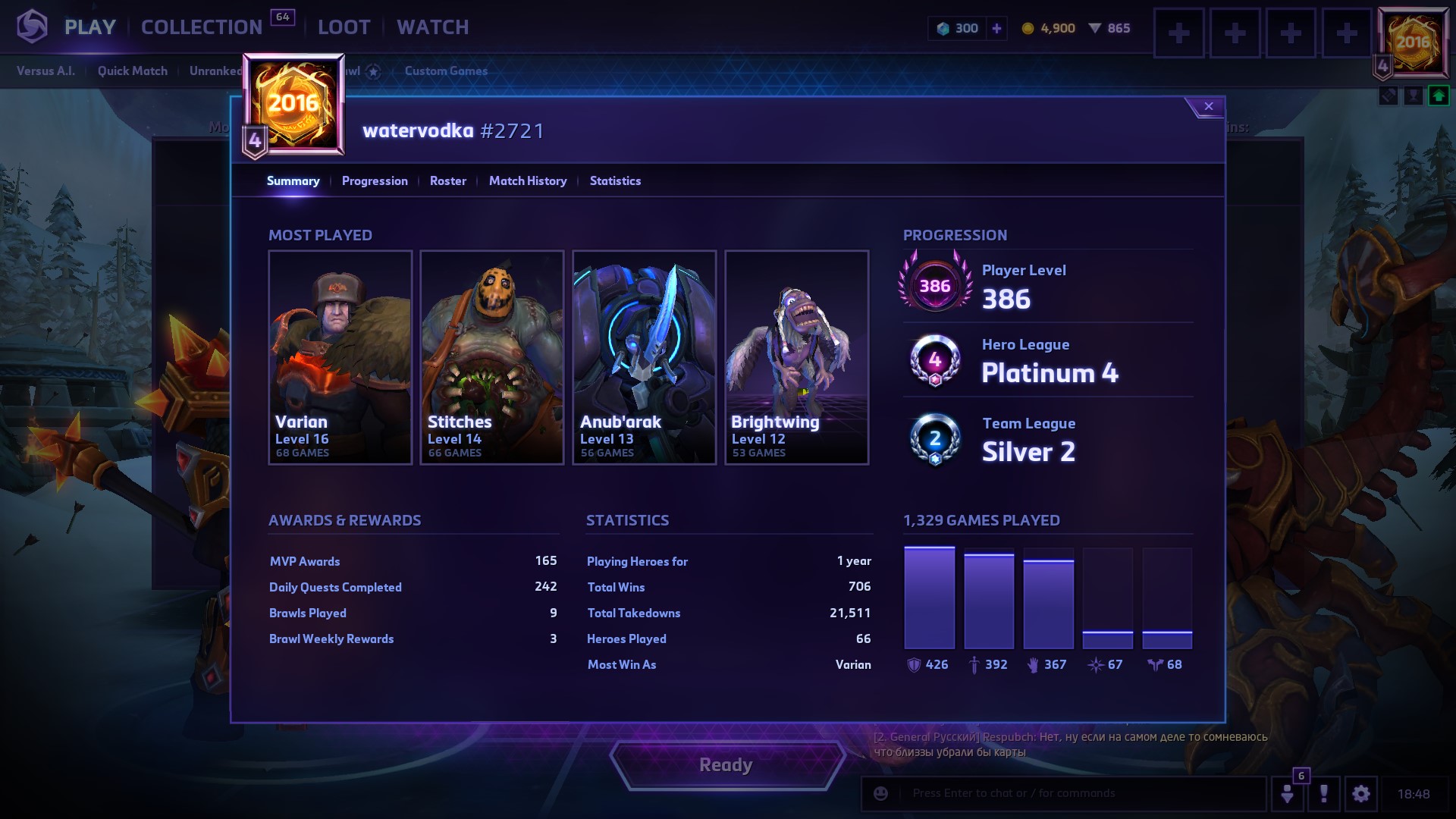This screenshot has height=819, width=1456.
Task: Click the Ready button
Action: coord(726,765)
